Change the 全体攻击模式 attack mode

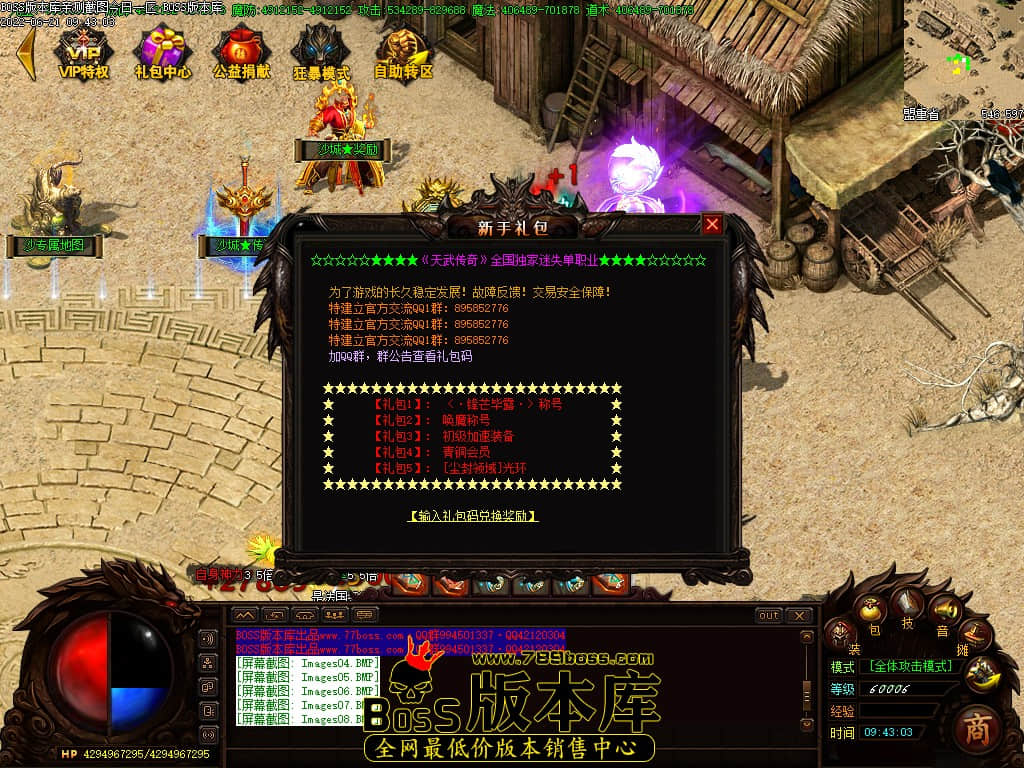[x=911, y=666]
